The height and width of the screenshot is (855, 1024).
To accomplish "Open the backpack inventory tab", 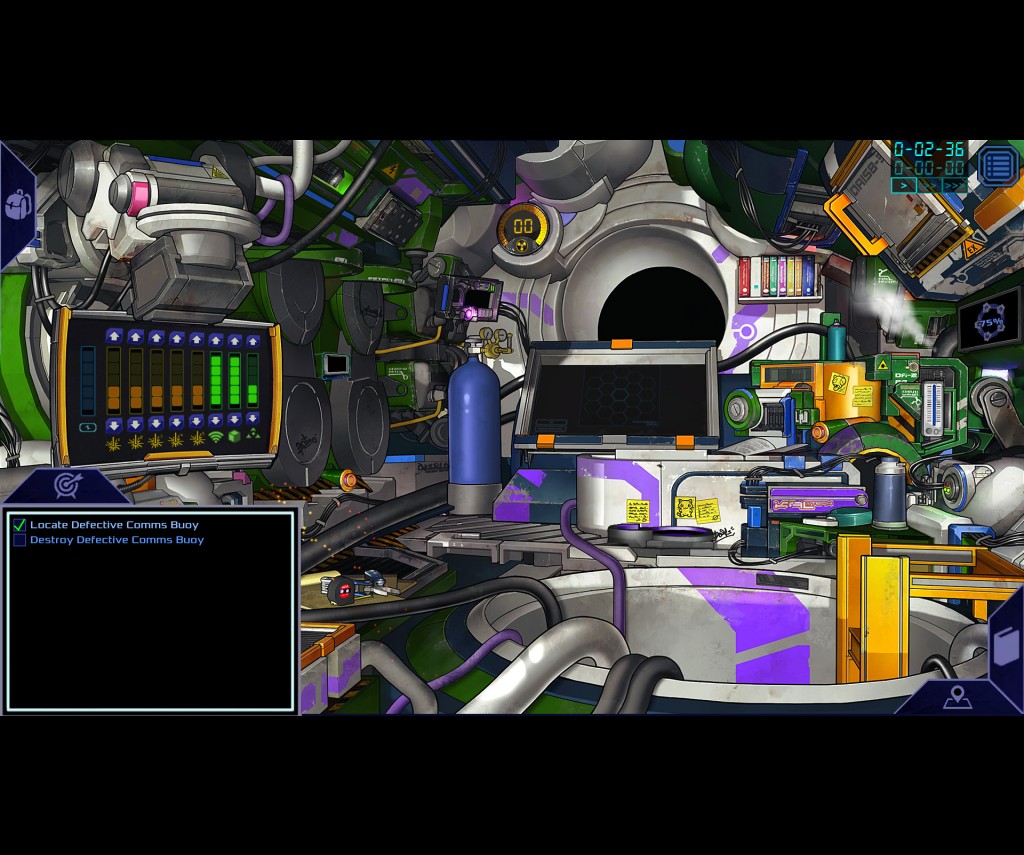I will coord(18,205).
